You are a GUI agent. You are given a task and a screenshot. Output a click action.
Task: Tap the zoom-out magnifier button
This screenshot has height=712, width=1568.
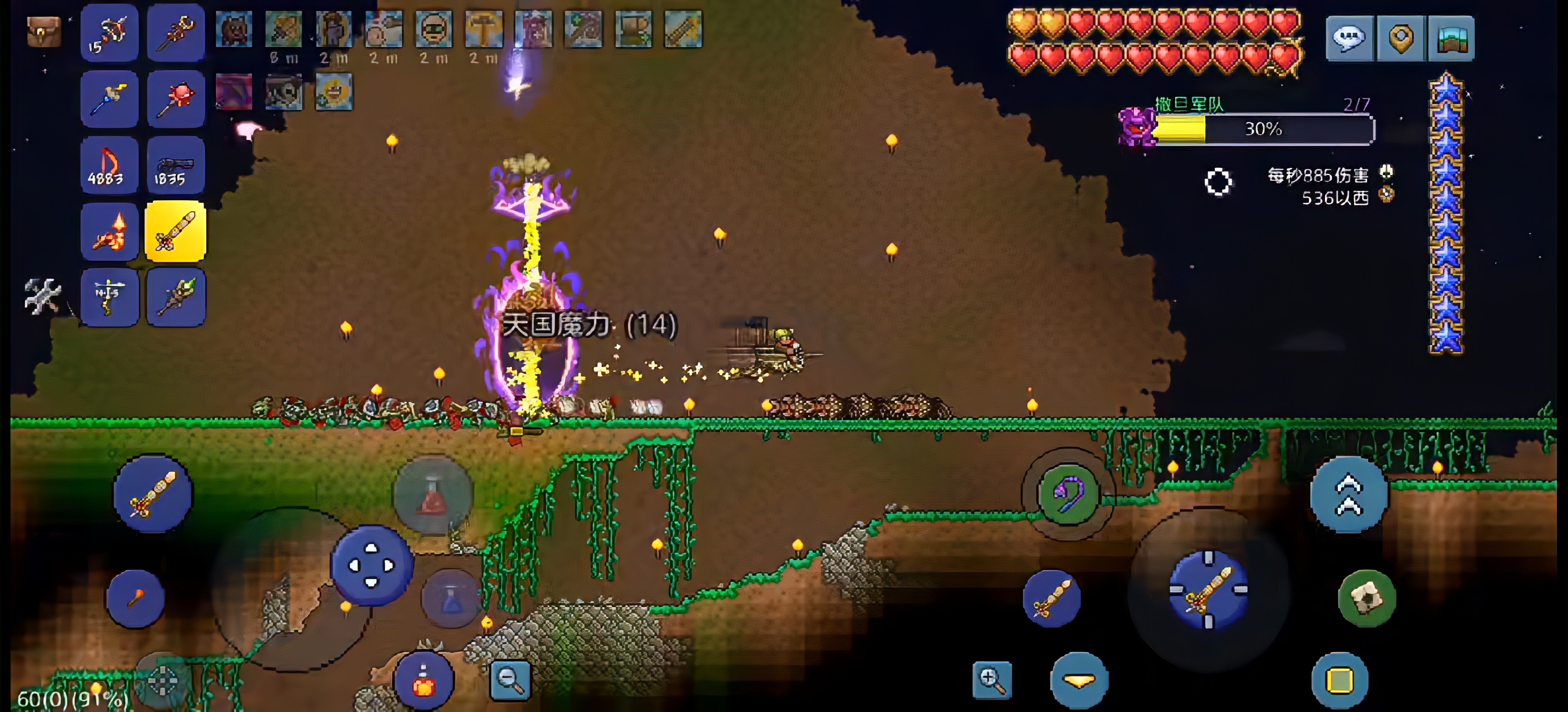510,679
